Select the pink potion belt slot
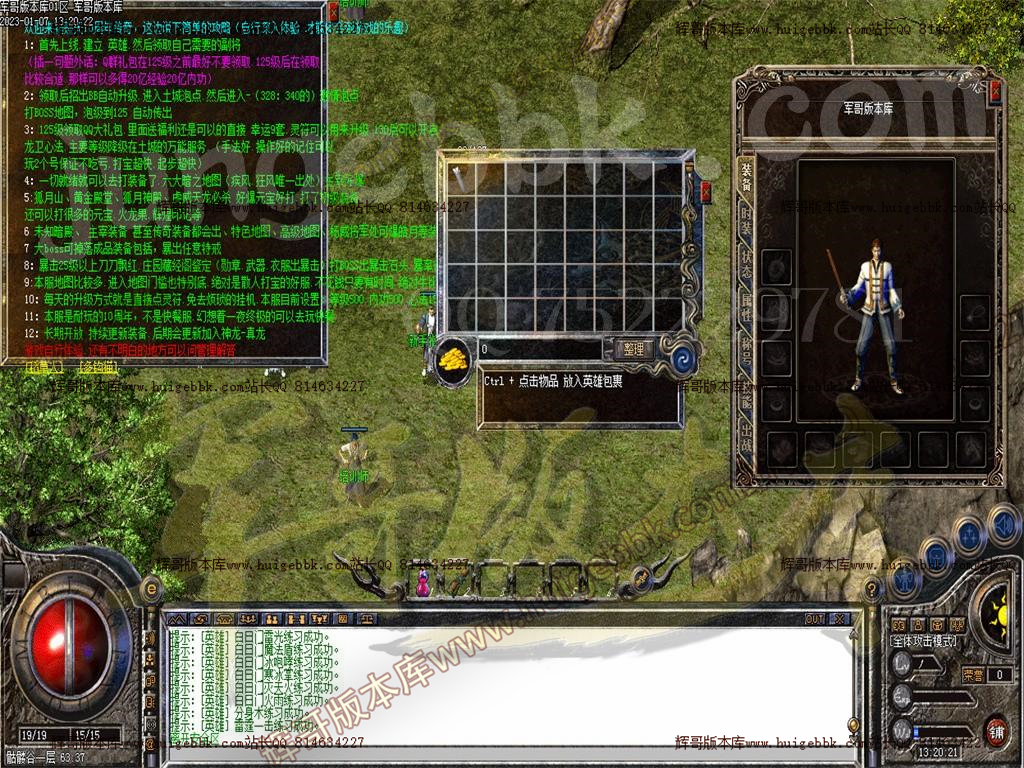The image size is (1024, 768). pyautogui.click(x=422, y=583)
